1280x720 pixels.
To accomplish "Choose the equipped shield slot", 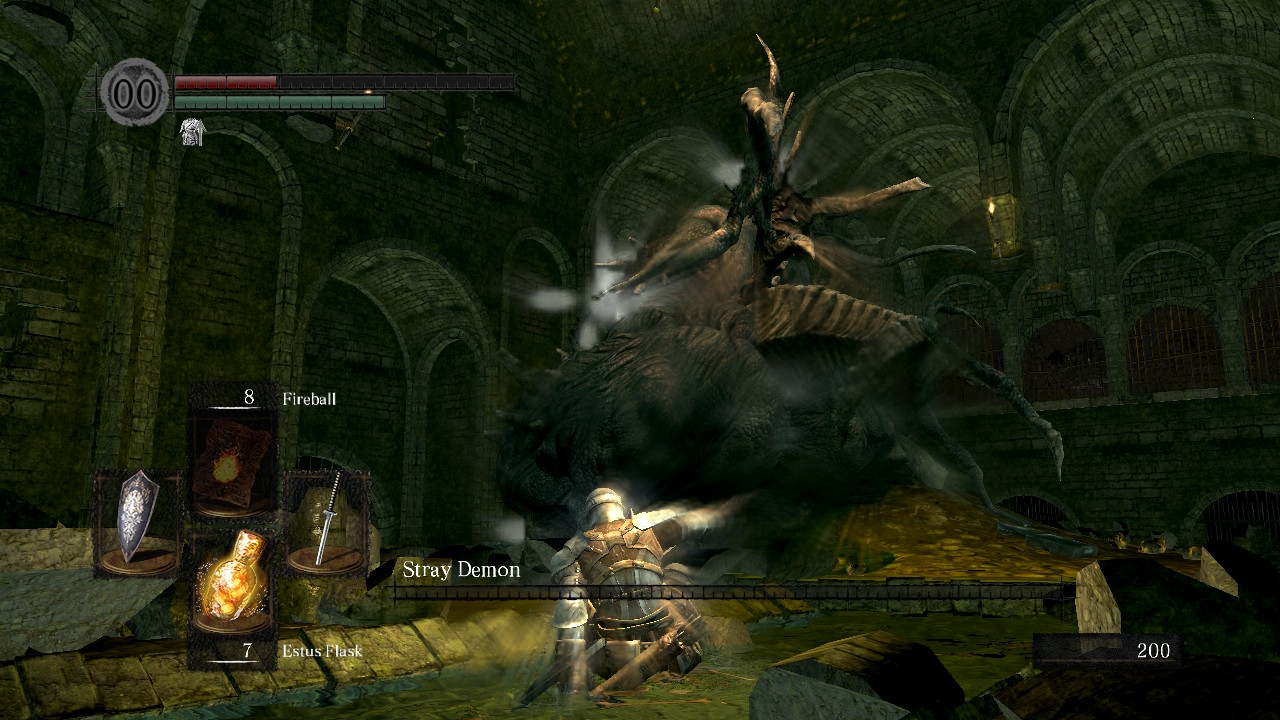I will pos(138,521).
